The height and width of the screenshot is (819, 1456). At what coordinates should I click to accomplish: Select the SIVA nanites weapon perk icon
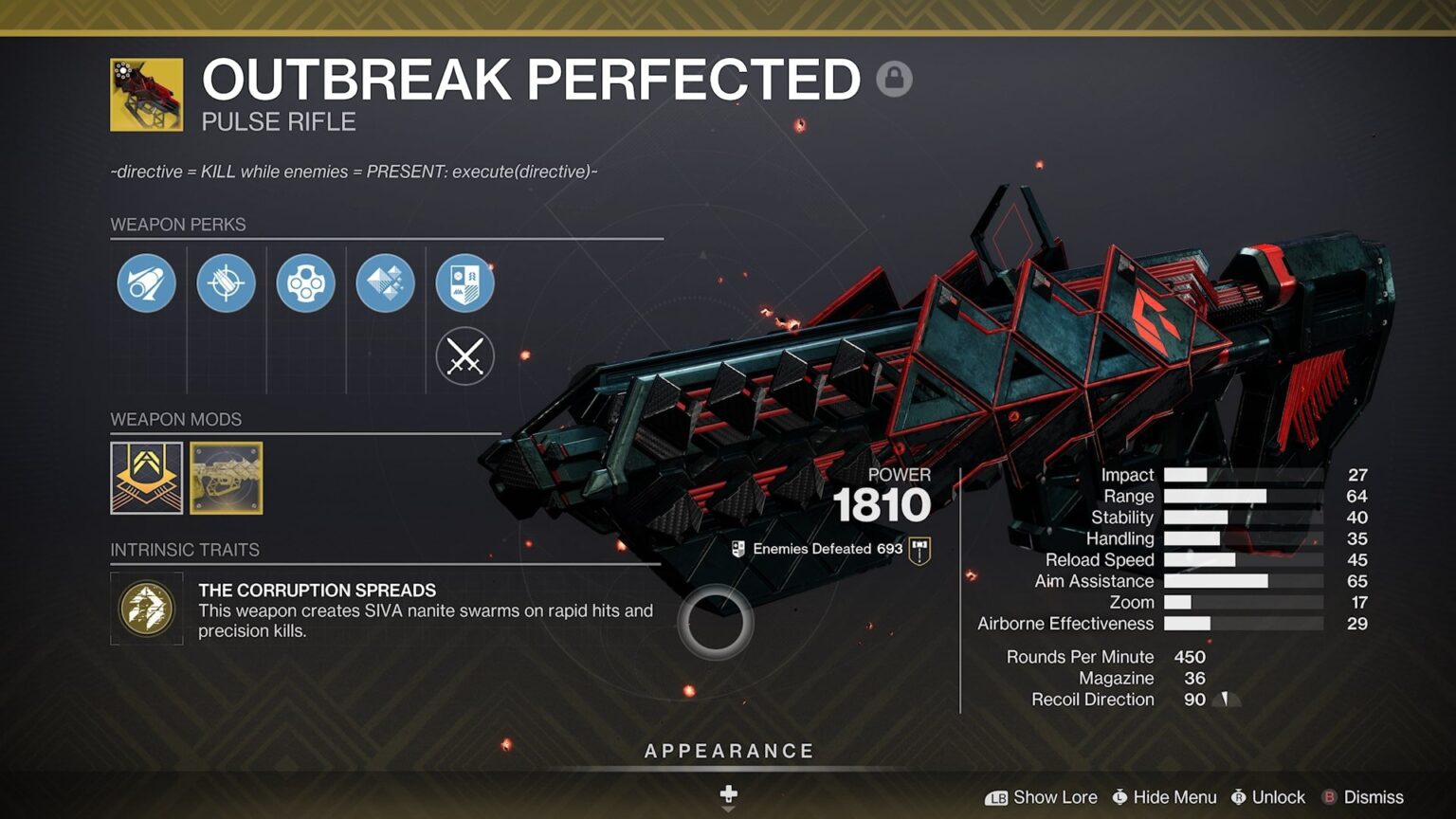384,282
